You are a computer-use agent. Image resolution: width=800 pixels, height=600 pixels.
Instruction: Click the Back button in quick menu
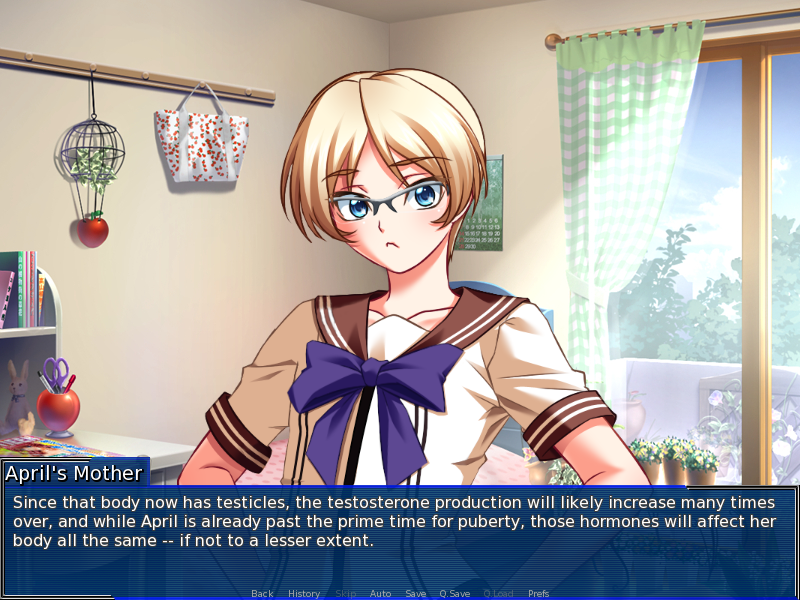(262, 593)
